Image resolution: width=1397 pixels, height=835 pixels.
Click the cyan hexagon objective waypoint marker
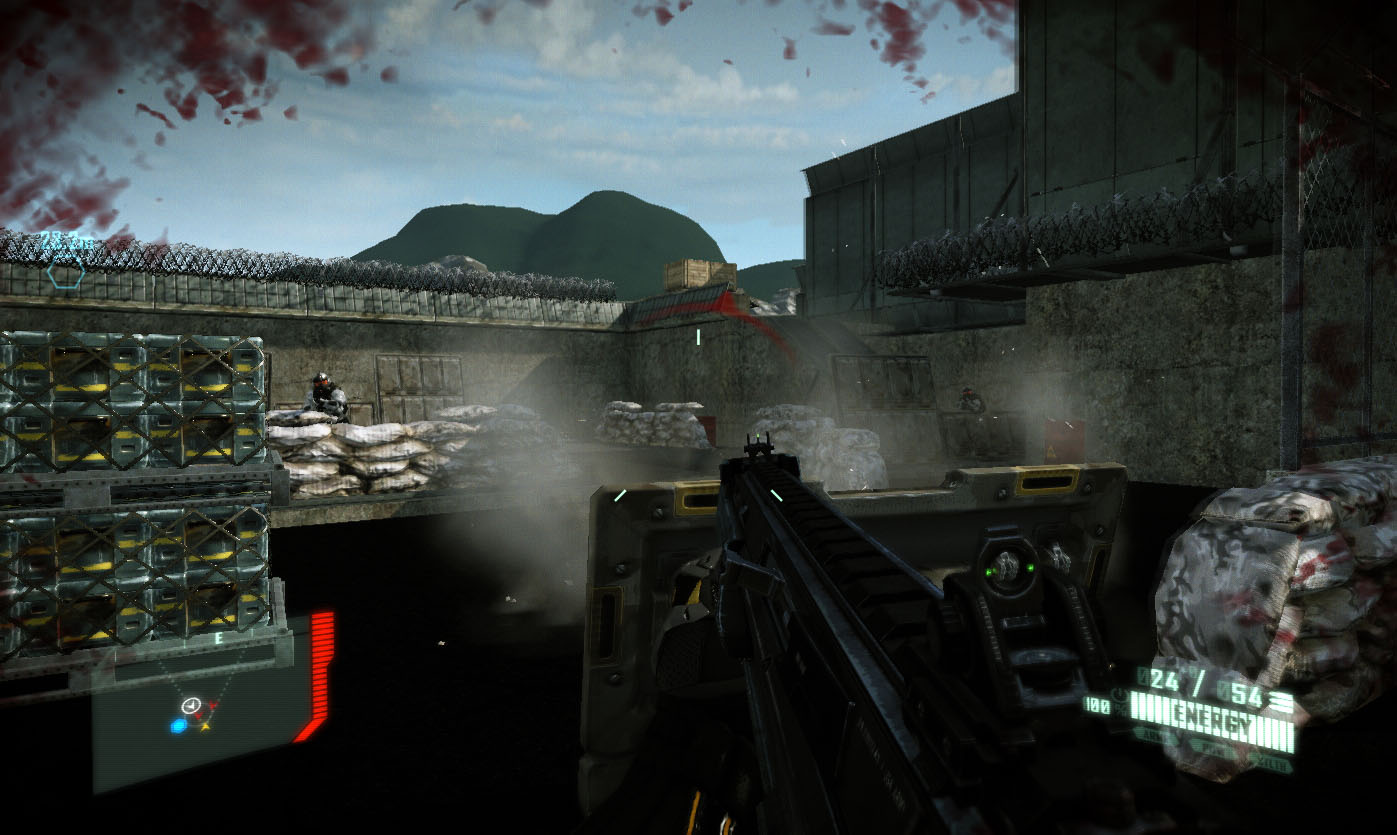pyautogui.click(x=64, y=271)
